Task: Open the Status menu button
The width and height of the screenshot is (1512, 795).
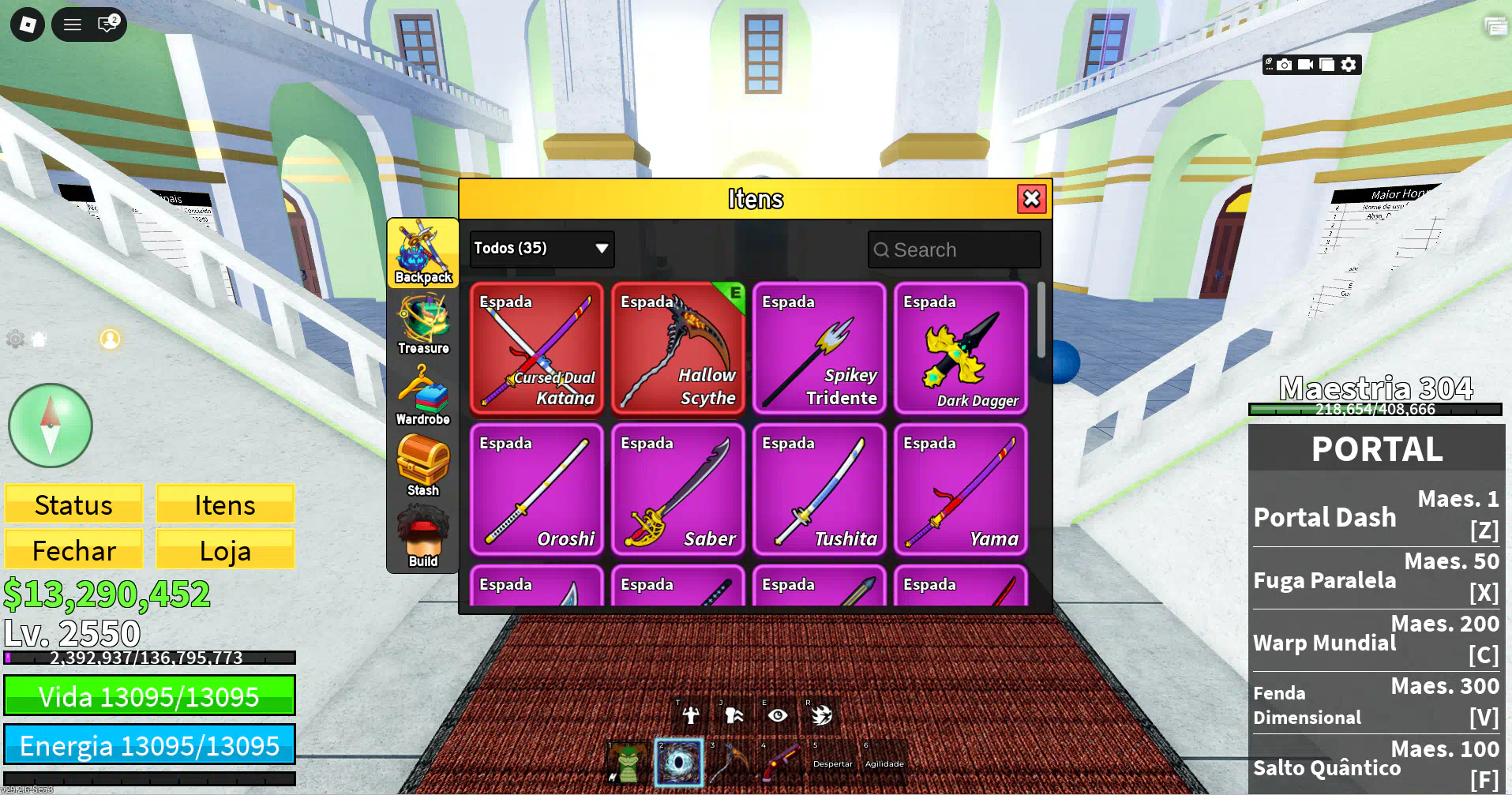Action: tap(74, 504)
